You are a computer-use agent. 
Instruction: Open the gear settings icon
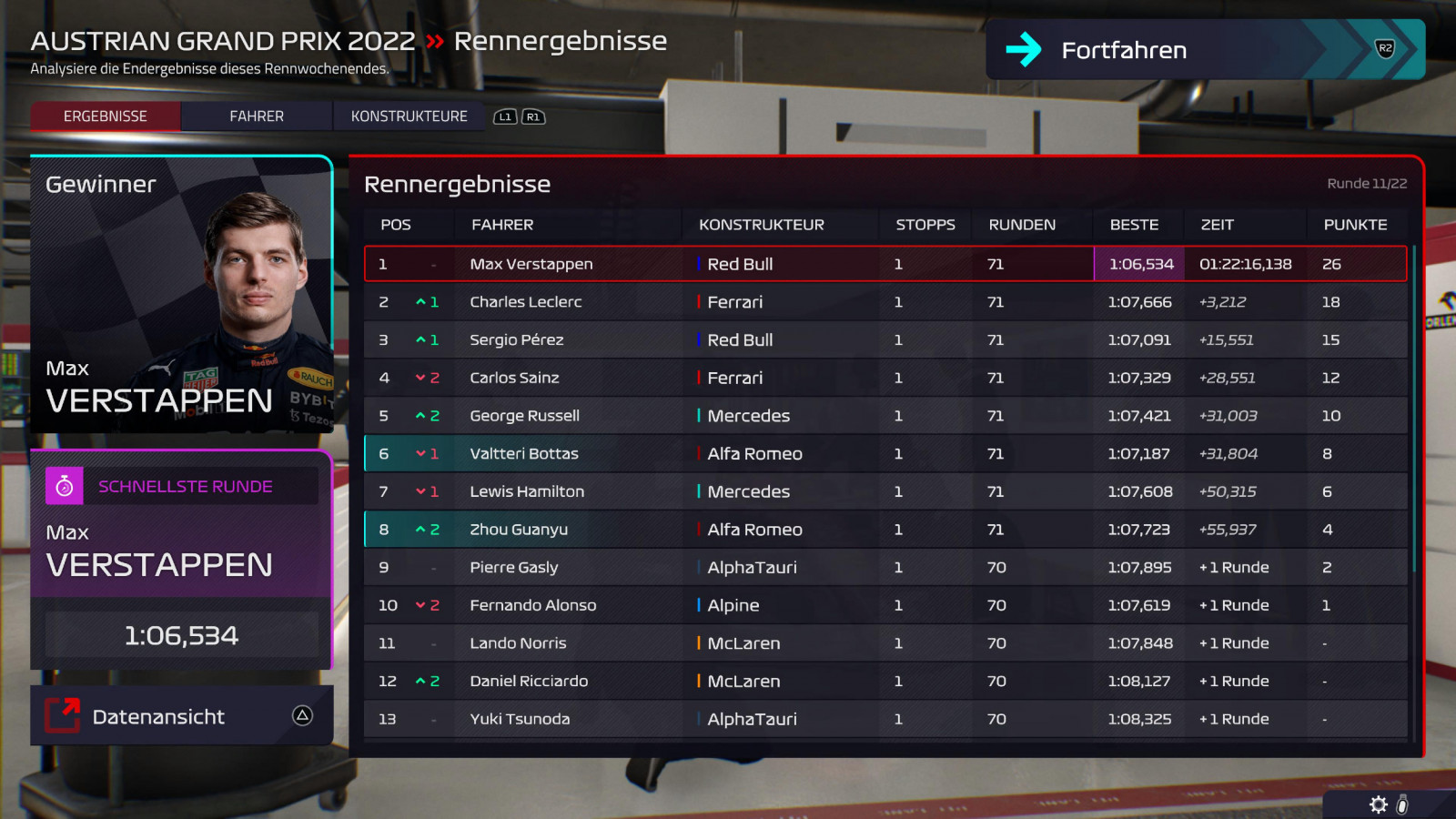1378,804
